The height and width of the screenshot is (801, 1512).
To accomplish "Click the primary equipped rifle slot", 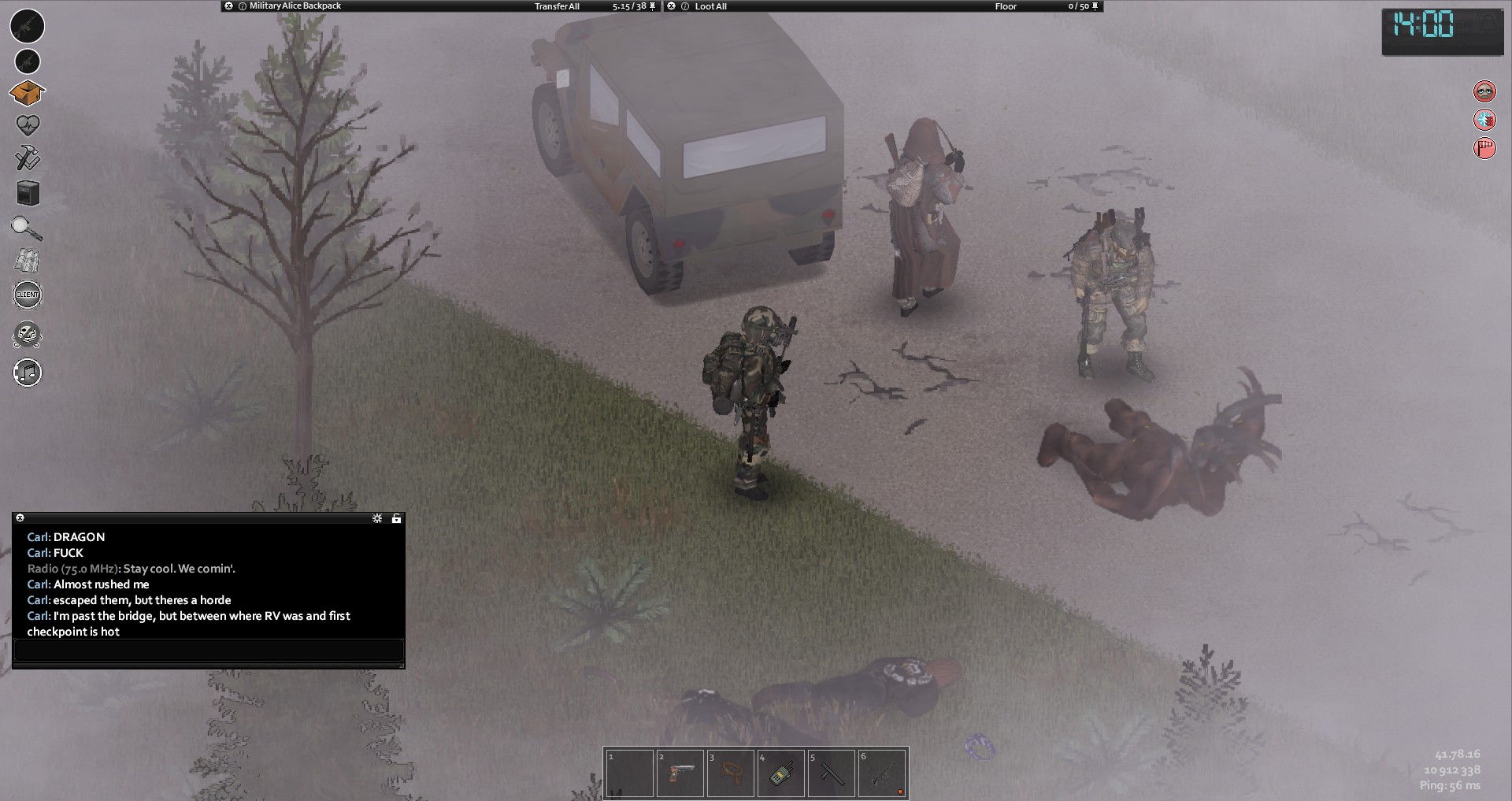I will tap(28, 26).
